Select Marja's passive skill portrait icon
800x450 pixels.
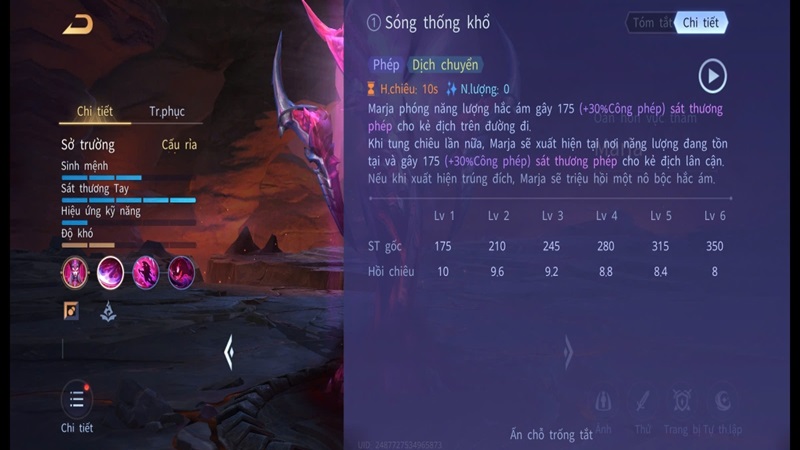[x=76, y=270]
